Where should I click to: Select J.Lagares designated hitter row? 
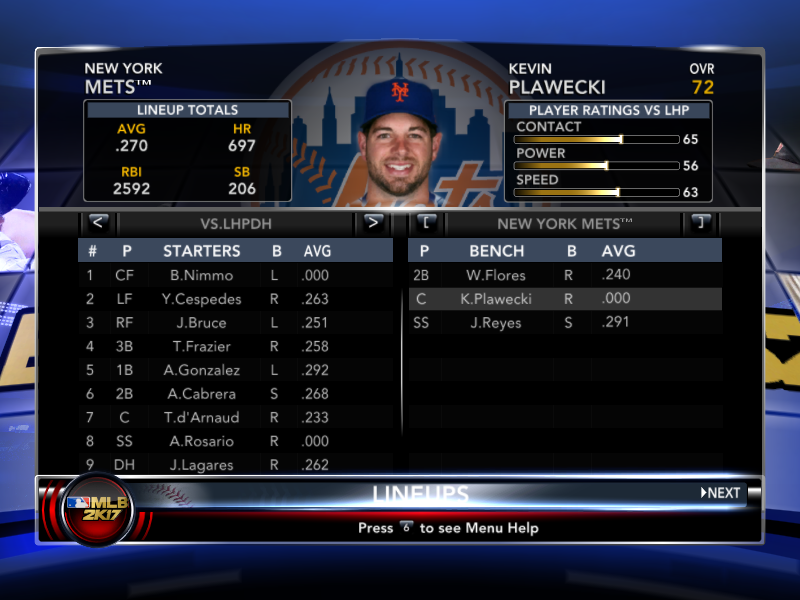(x=201, y=465)
